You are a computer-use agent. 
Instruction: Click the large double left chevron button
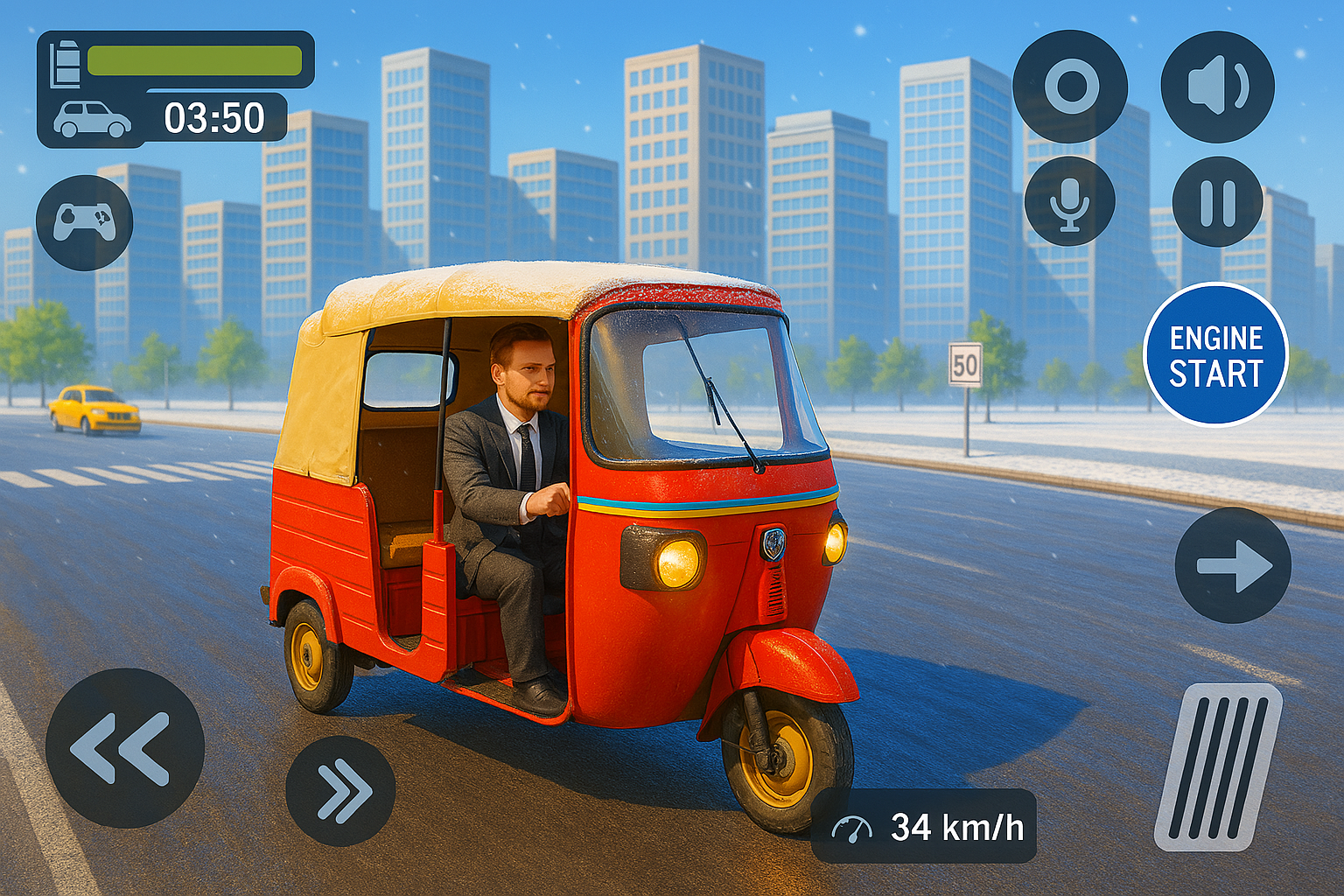(124, 748)
